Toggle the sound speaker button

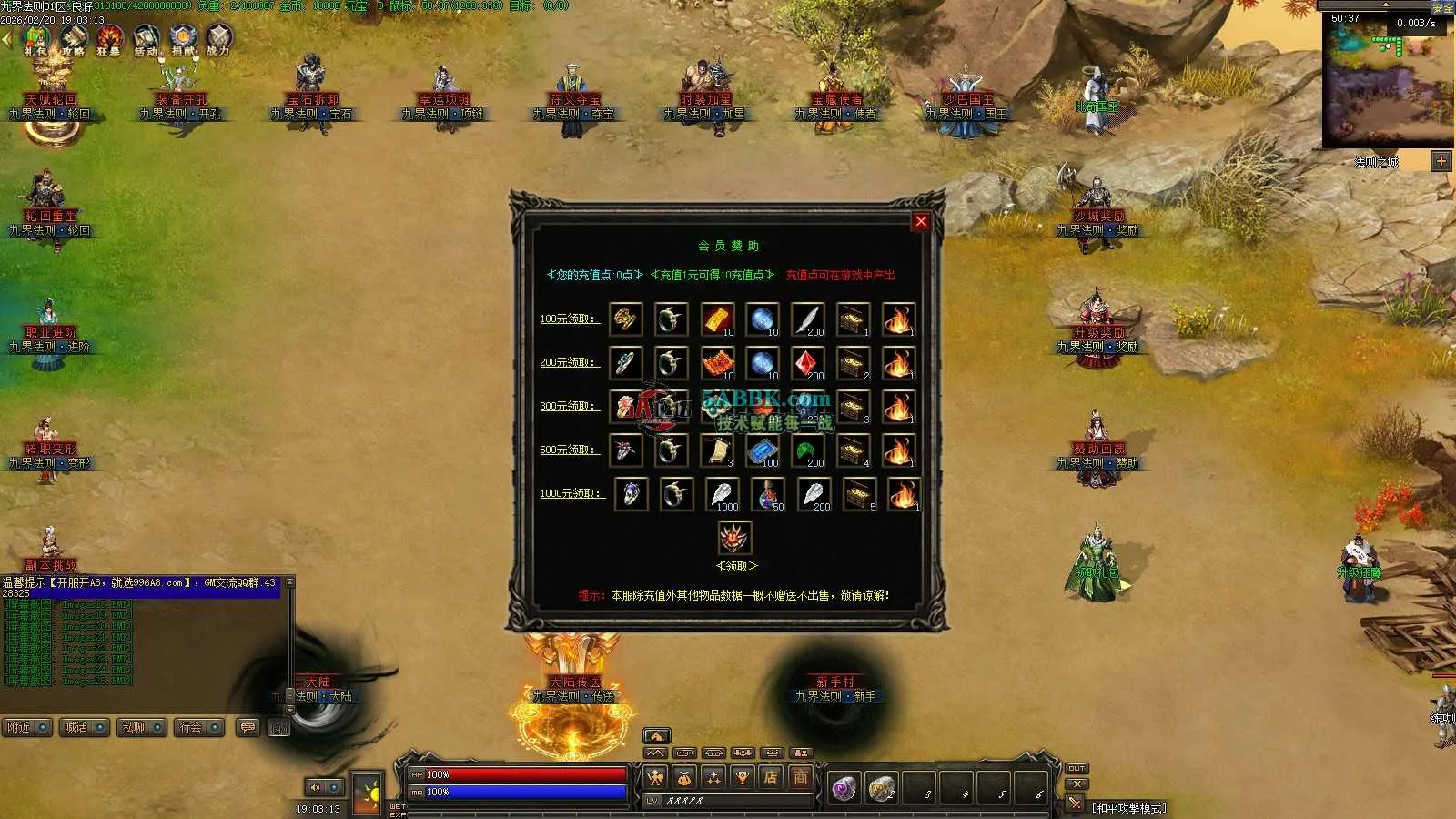[x=315, y=787]
